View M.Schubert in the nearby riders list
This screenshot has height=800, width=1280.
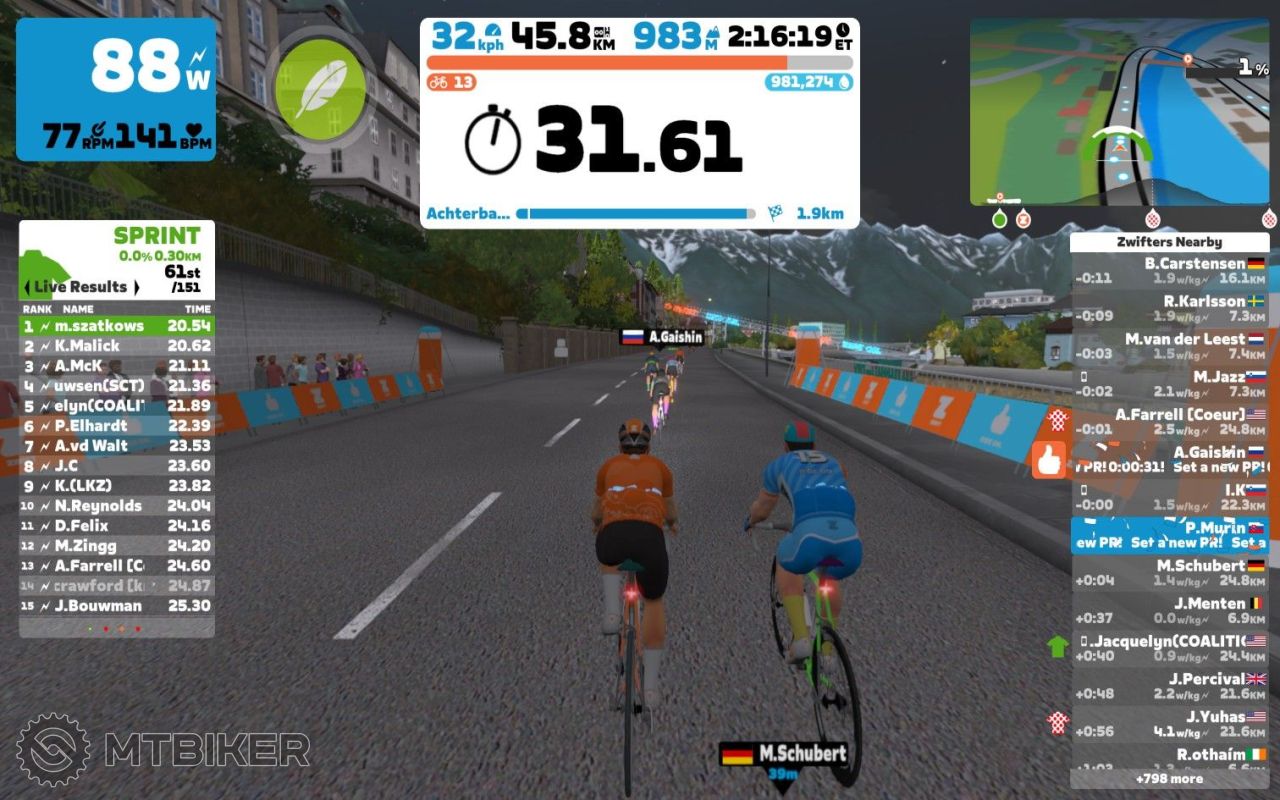tap(1170, 572)
